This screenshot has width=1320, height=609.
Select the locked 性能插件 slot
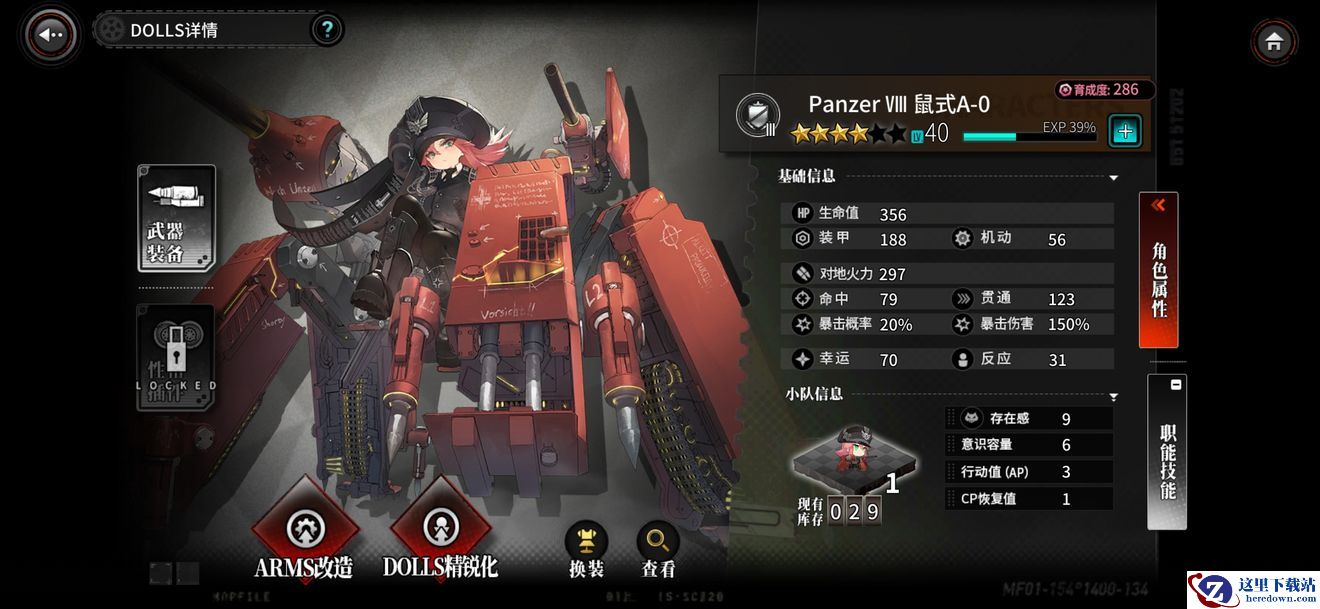(x=176, y=358)
